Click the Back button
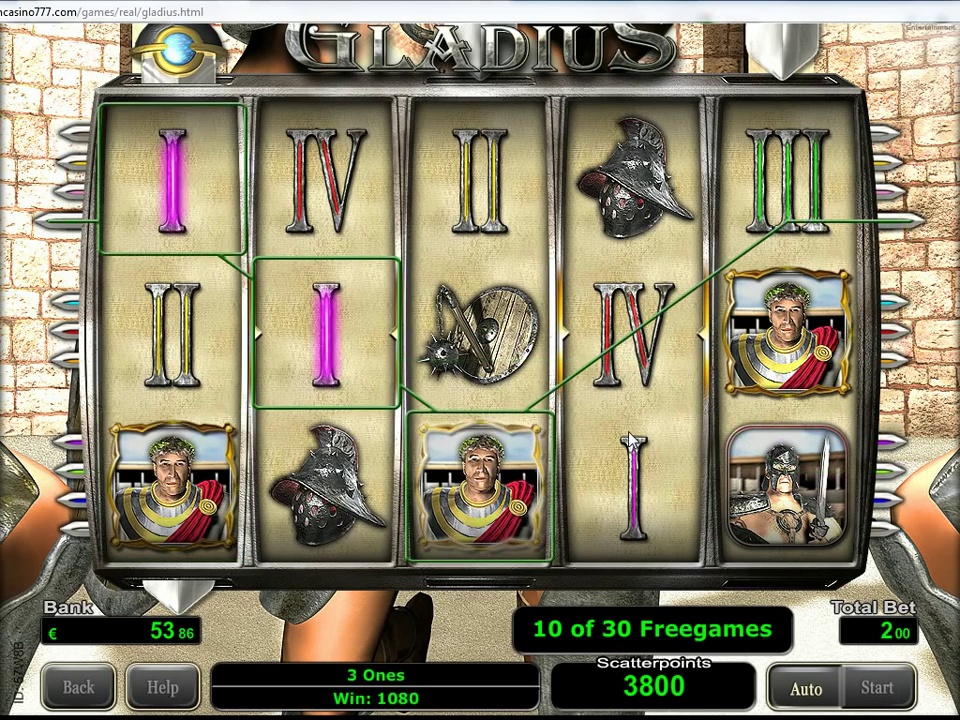Image resolution: width=960 pixels, height=720 pixels. pyautogui.click(x=78, y=688)
